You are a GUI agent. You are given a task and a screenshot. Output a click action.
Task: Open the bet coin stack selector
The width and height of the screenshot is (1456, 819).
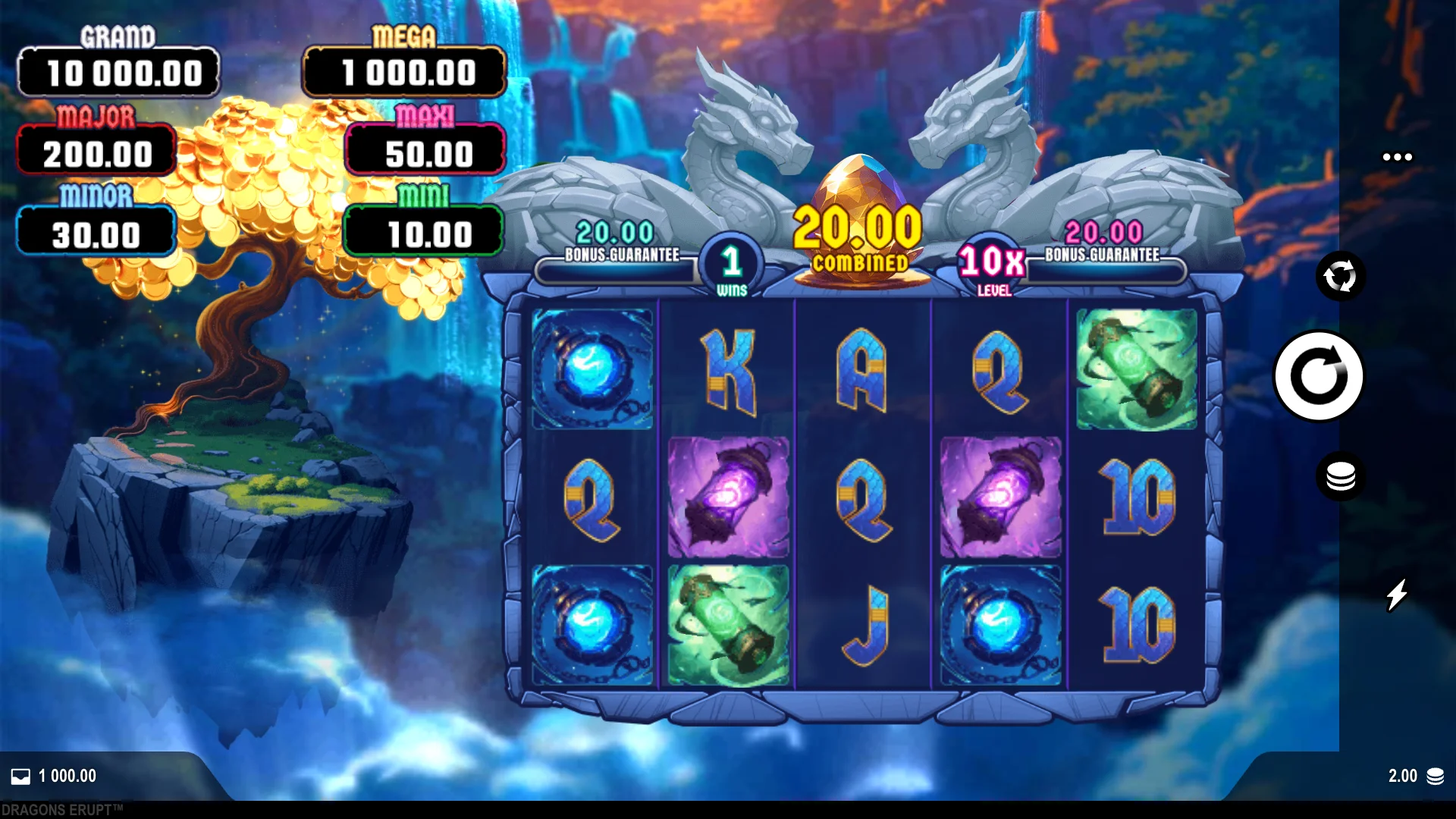click(1340, 477)
